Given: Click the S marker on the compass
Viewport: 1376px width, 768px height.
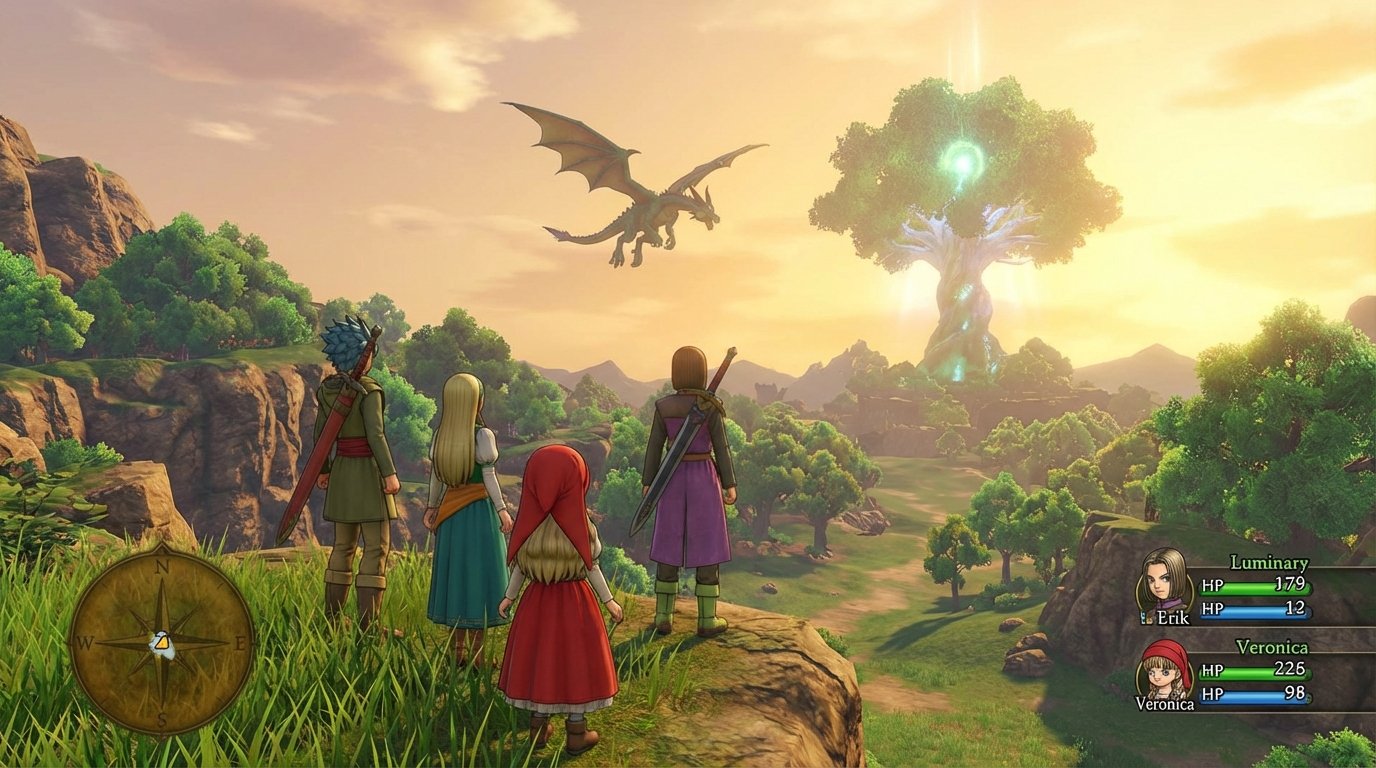Looking at the screenshot, I should [160, 721].
